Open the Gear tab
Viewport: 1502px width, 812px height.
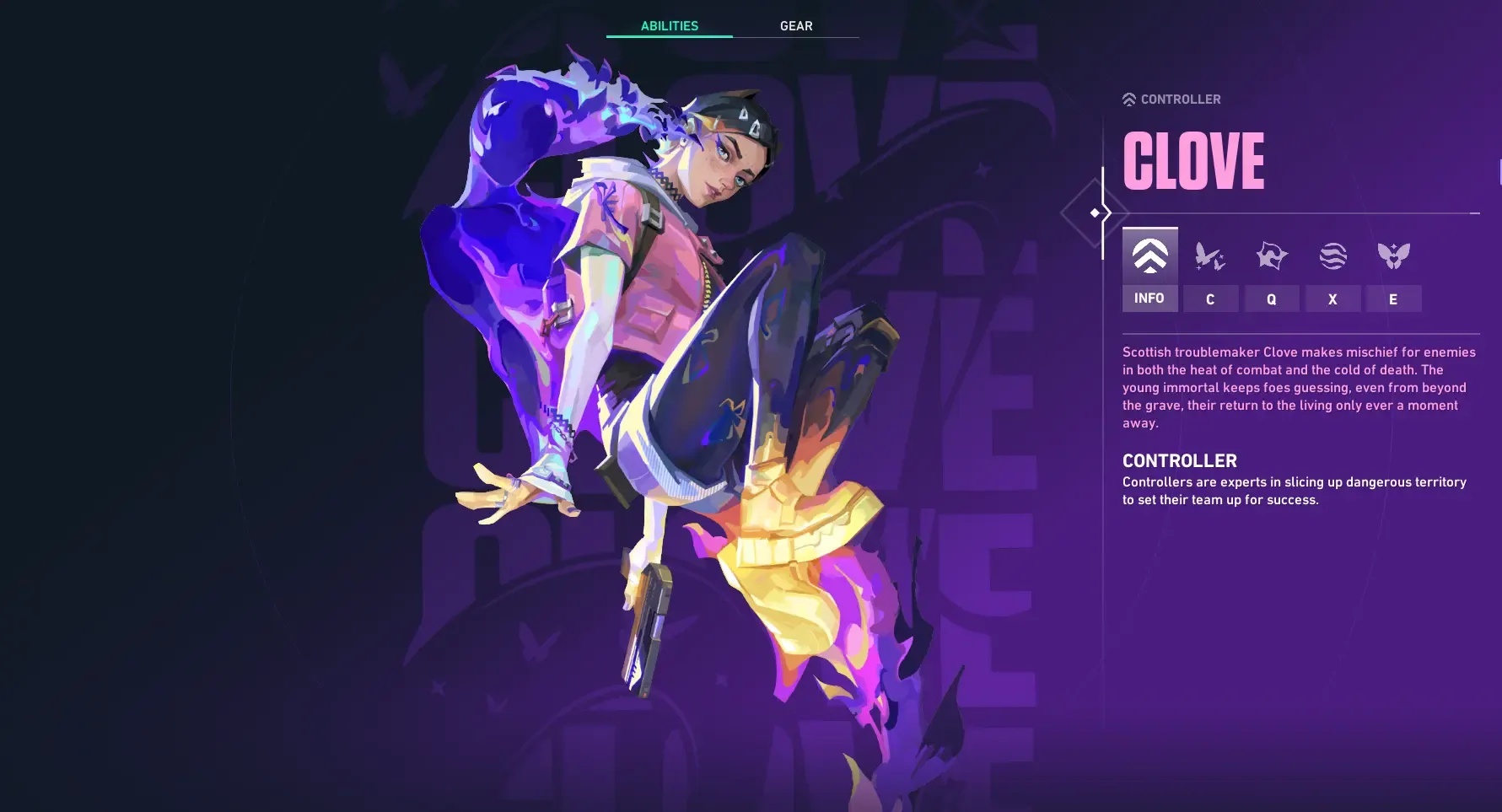click(796, 26)
